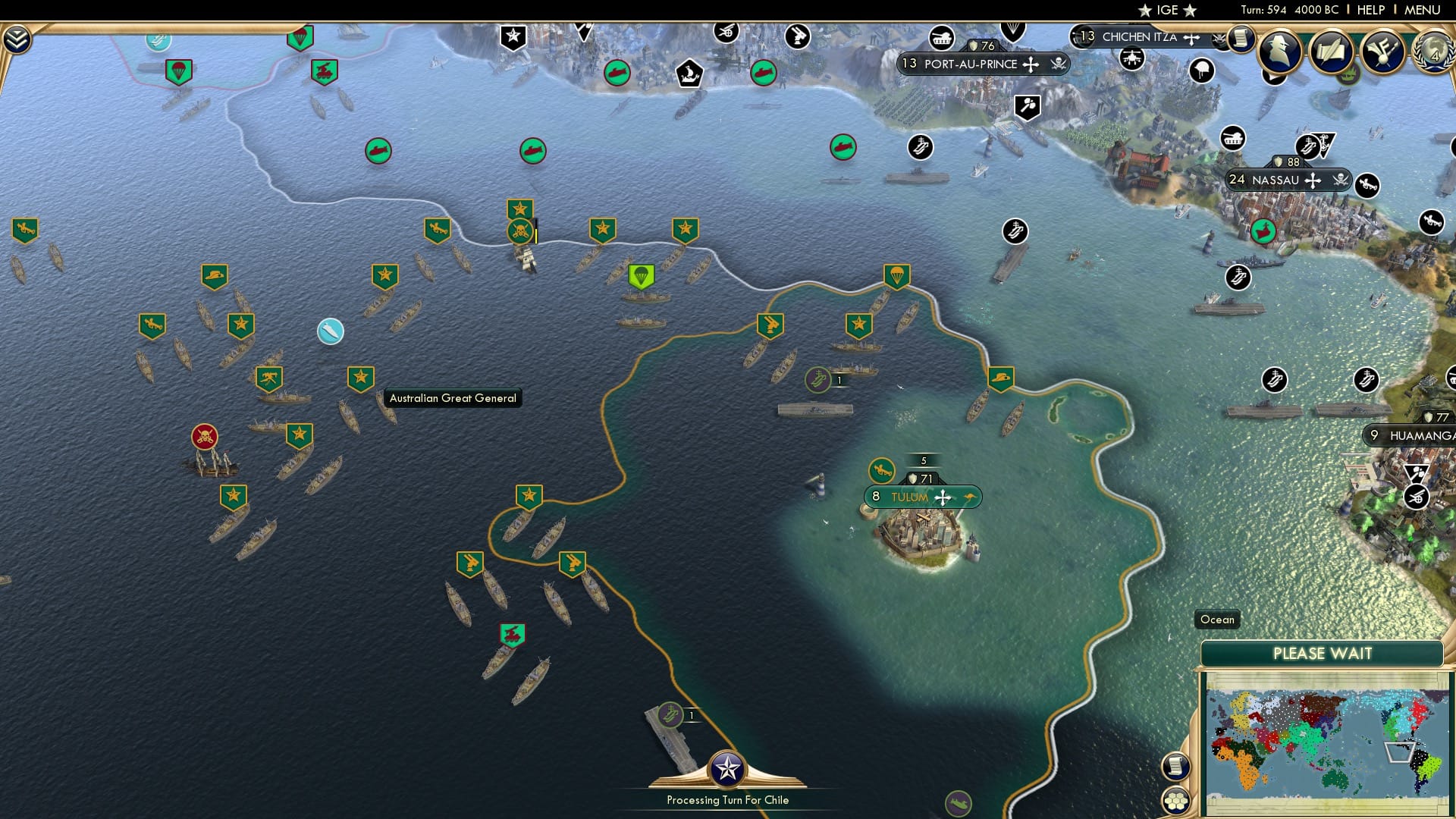Open the Social Policies scroll-and-quill icon
Image resolution: width=1456 pixels, height=819 pixels.
tap(1332, 52)
